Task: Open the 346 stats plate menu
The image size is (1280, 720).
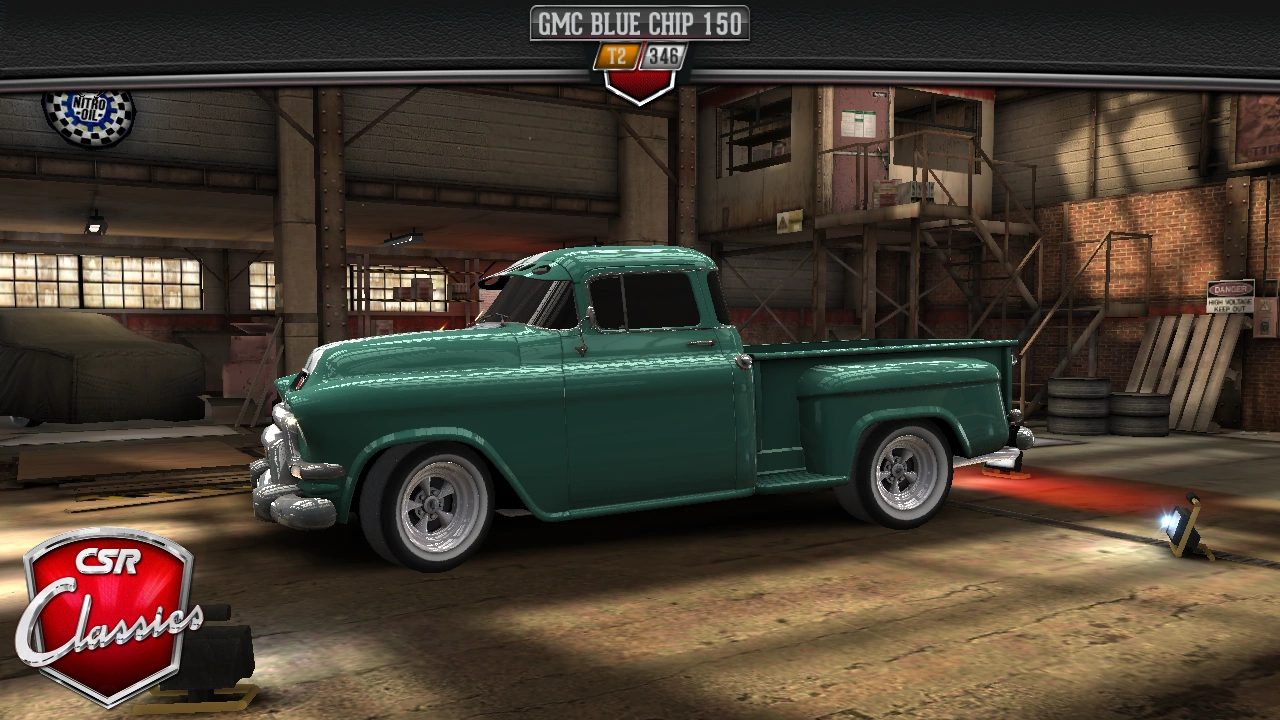Action: point(663,56)
